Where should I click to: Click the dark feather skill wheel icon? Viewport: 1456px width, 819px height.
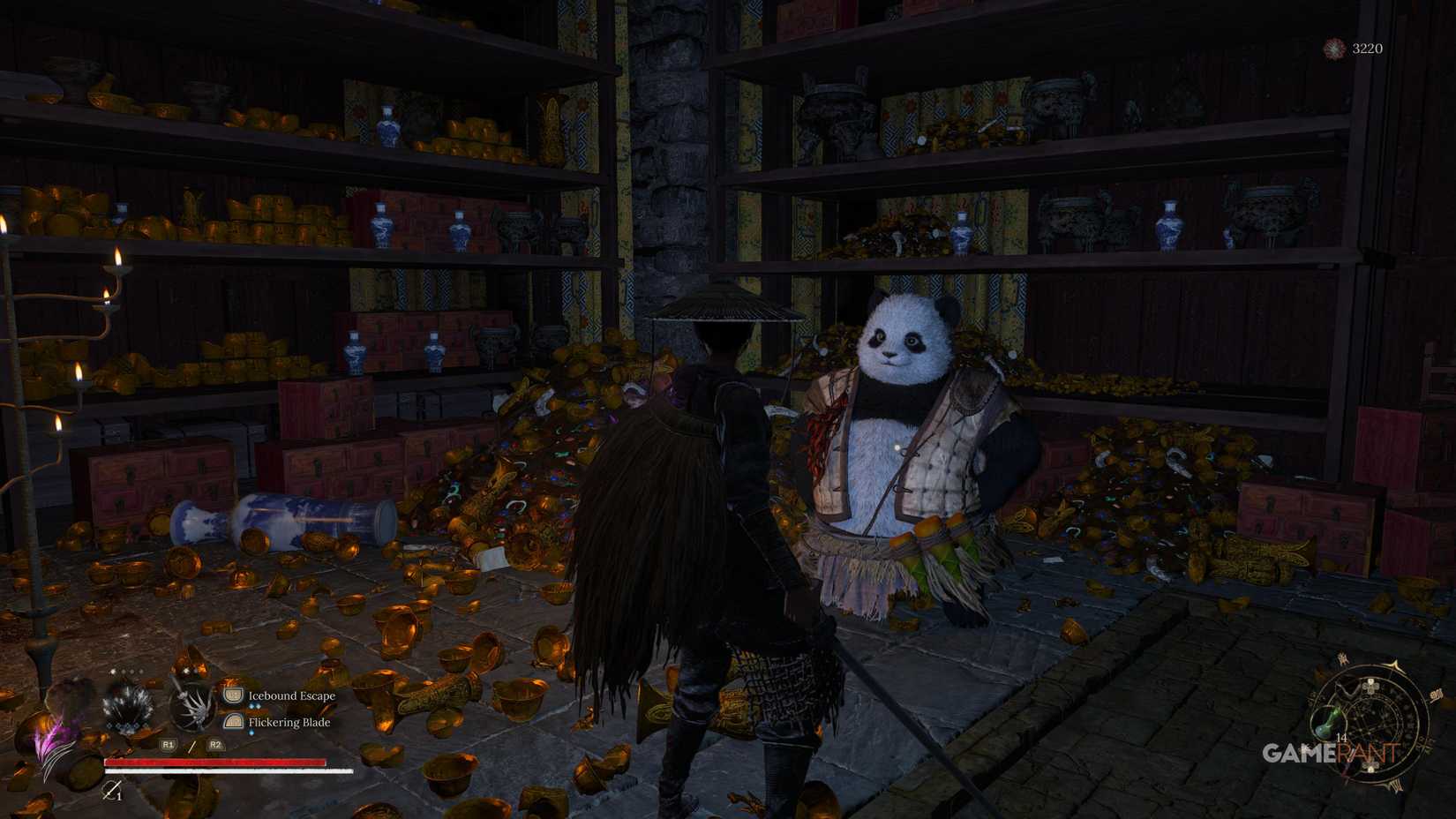point(125,703)
